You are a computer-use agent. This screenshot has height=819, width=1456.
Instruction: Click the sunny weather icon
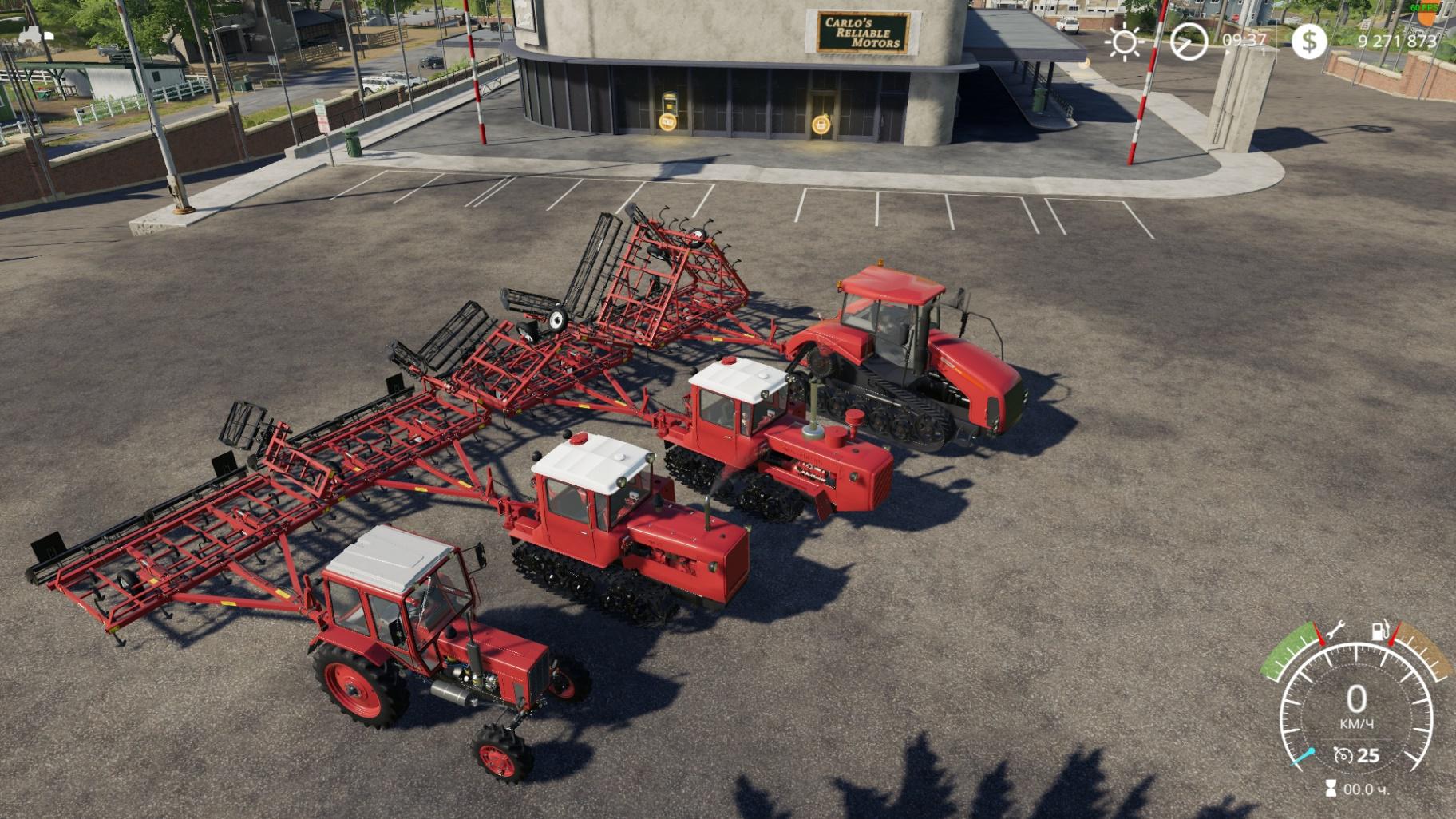click(x=1125, y=42)
